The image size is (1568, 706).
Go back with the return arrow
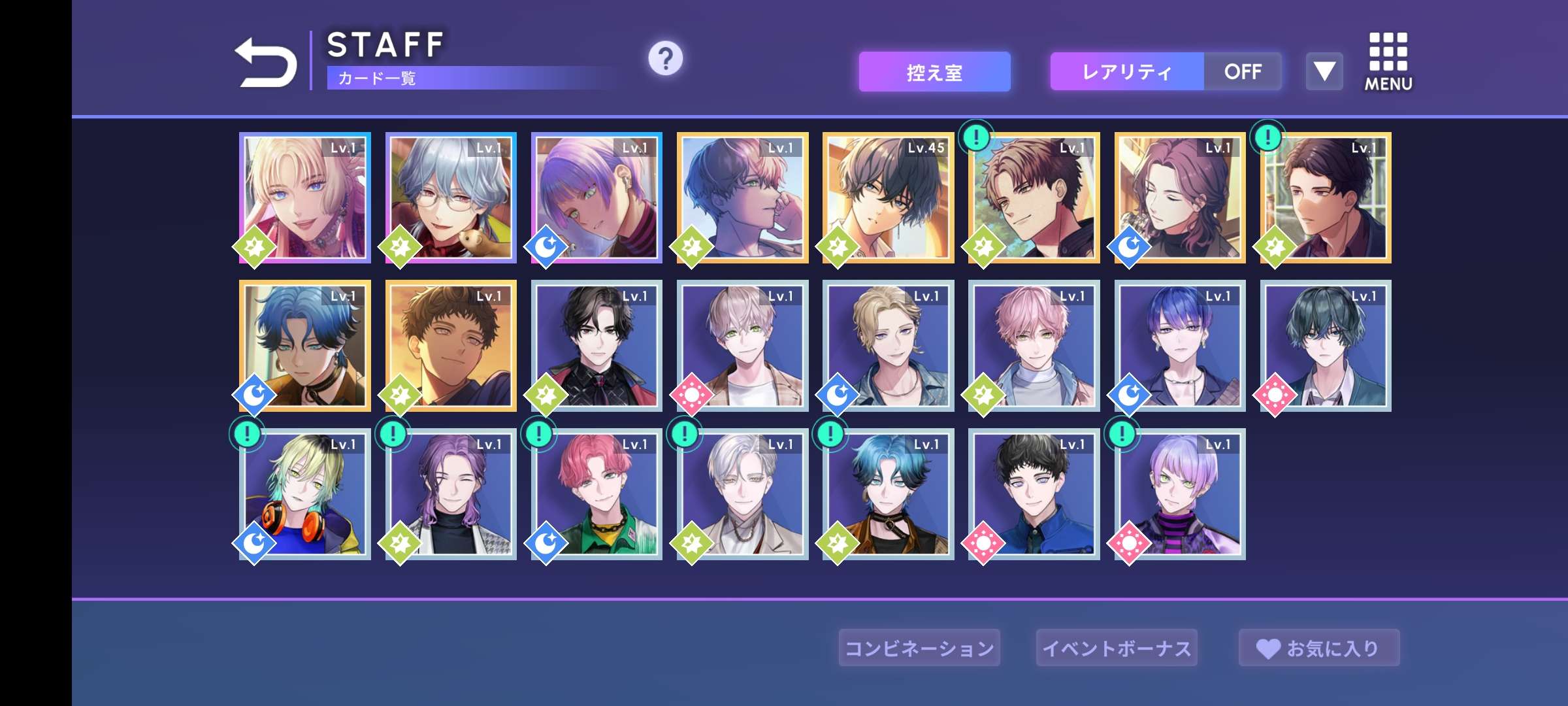click(x=265, y=62)
